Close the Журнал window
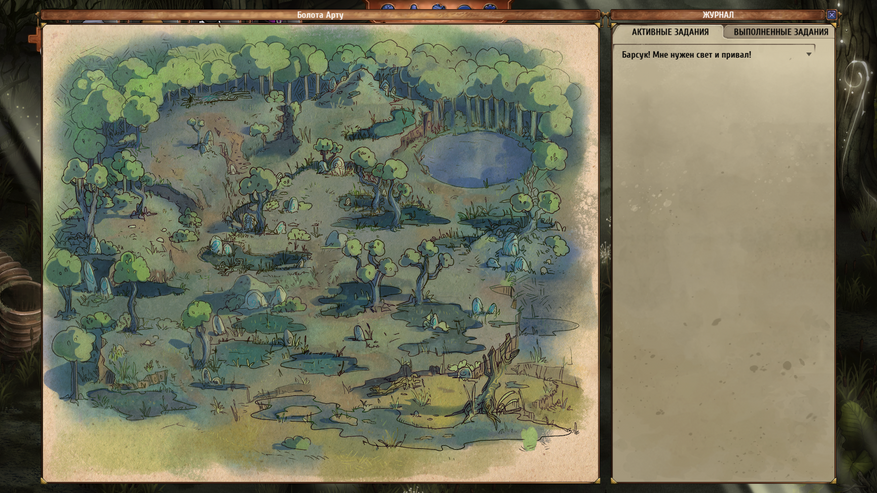Image resolution: width=877 pixels, height=493 pixels. pos(830,15)
